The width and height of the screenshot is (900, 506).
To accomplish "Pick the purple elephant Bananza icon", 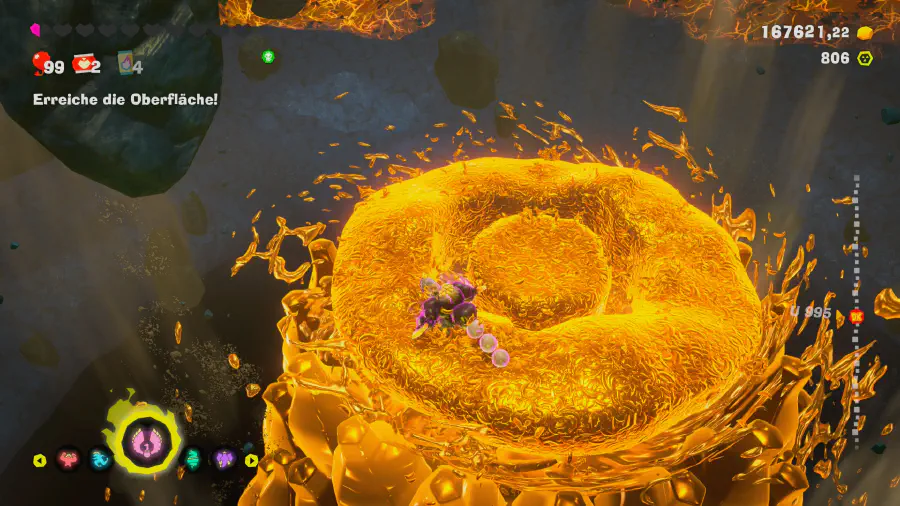I will point(222,460).
